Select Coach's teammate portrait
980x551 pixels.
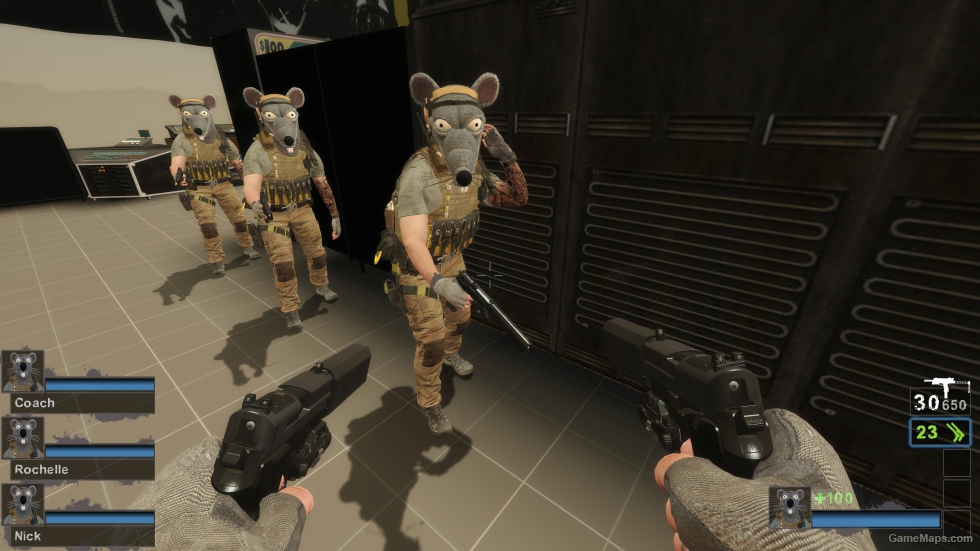coord(22,371)
